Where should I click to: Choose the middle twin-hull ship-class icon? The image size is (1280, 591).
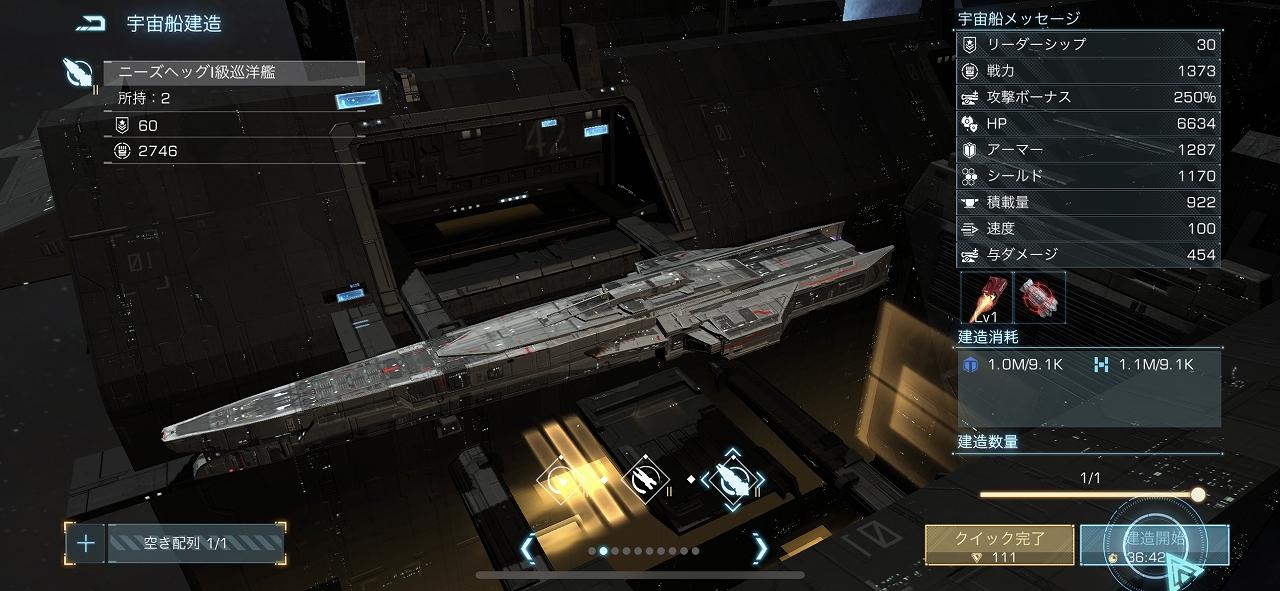click(x=645, y=481)
